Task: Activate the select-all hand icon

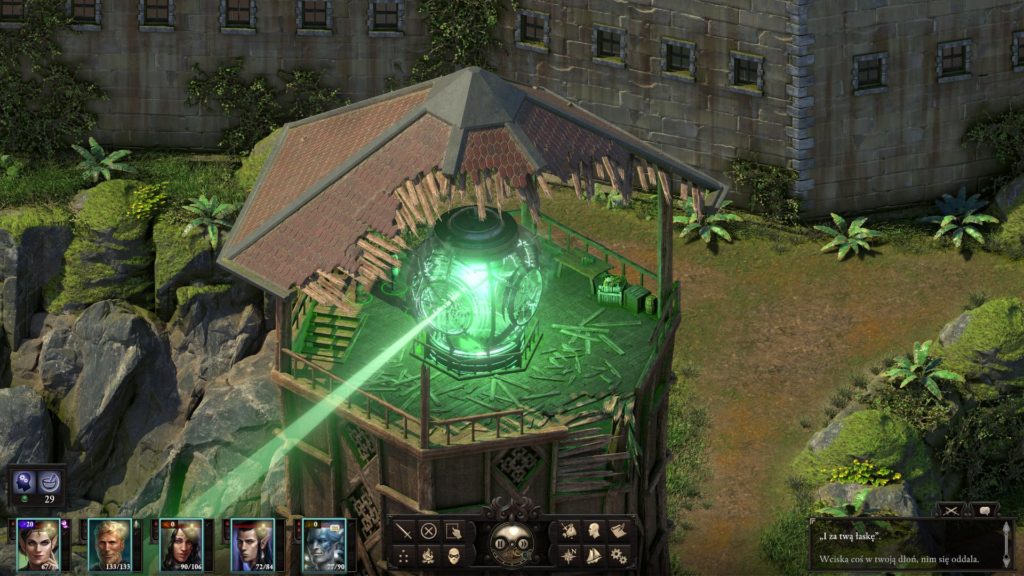Action: pos(453,531)
